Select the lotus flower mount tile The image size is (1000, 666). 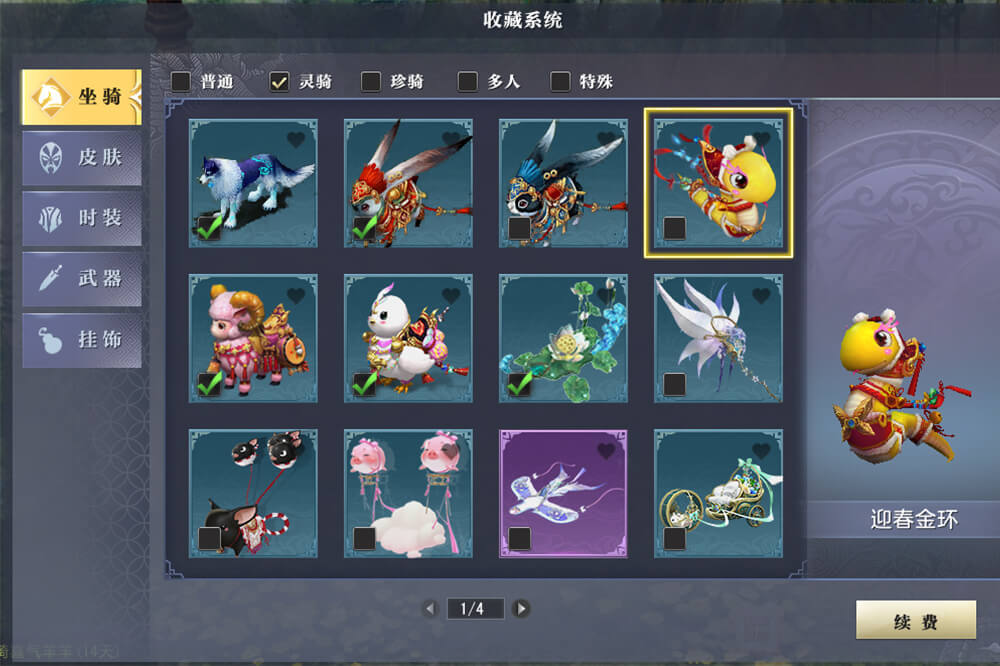563,338
